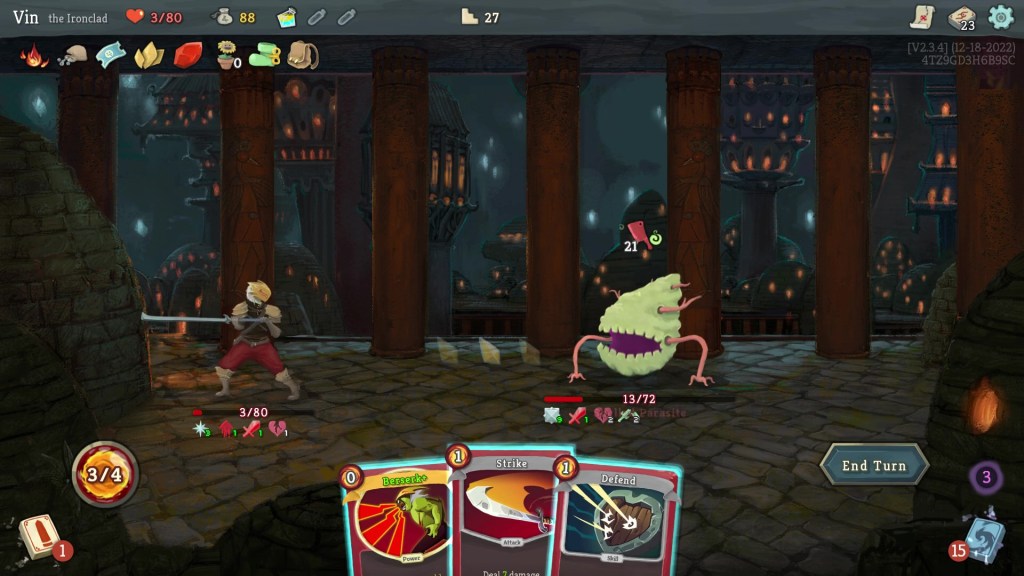1024x576 pixels.
Task: Open the map scroll
Action: click(x=922, y=17)
